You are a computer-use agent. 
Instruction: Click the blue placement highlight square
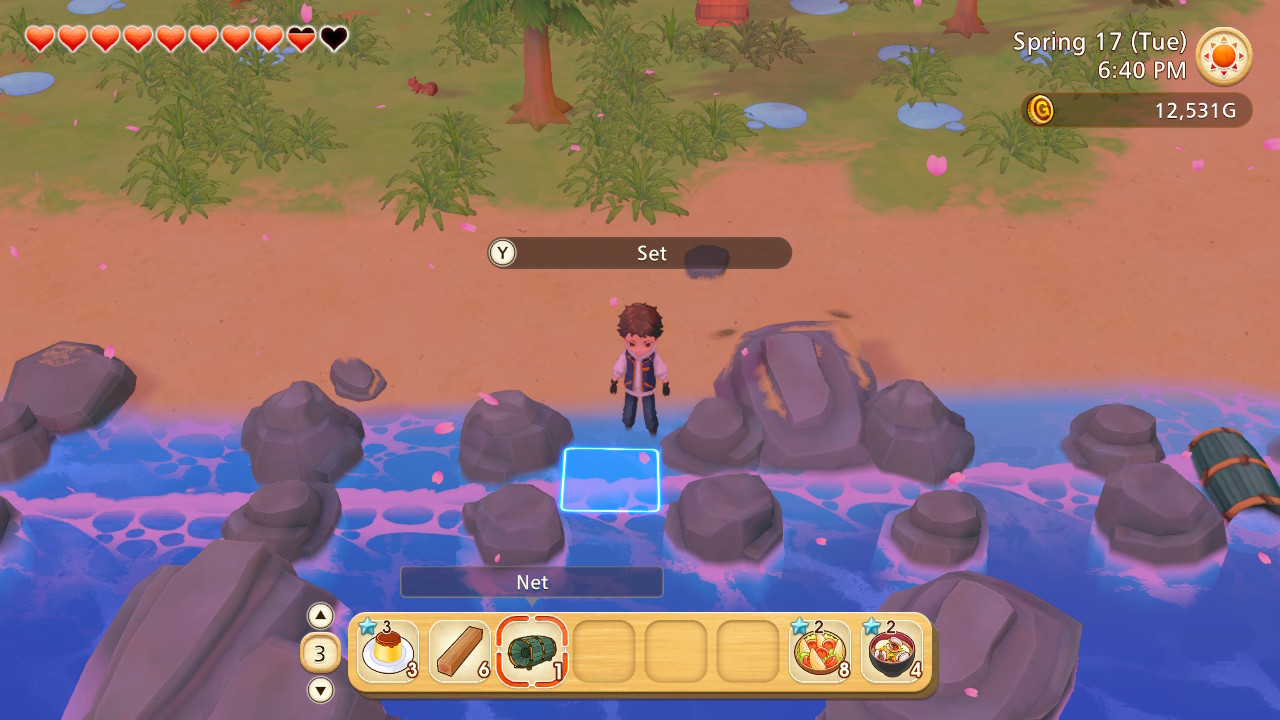pyautogui.click(x=610, y=480)
